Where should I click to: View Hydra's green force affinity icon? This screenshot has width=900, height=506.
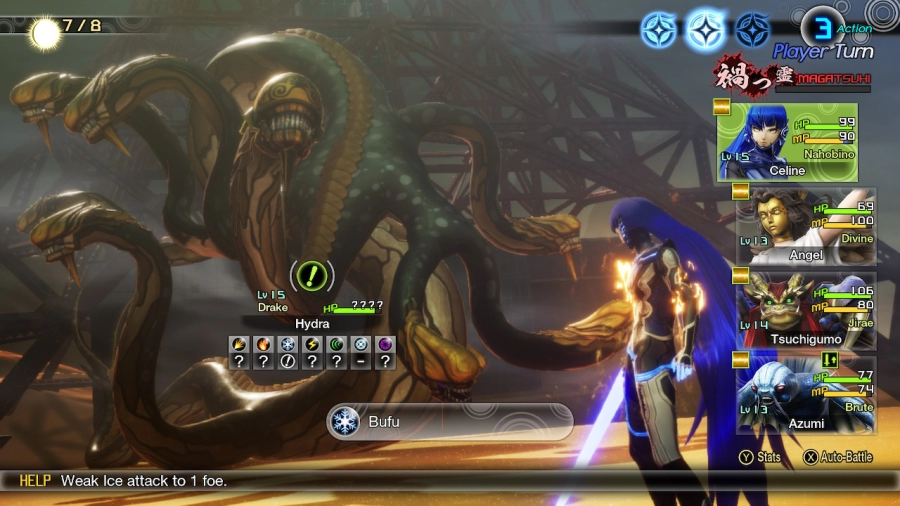(x=337, y=344)
